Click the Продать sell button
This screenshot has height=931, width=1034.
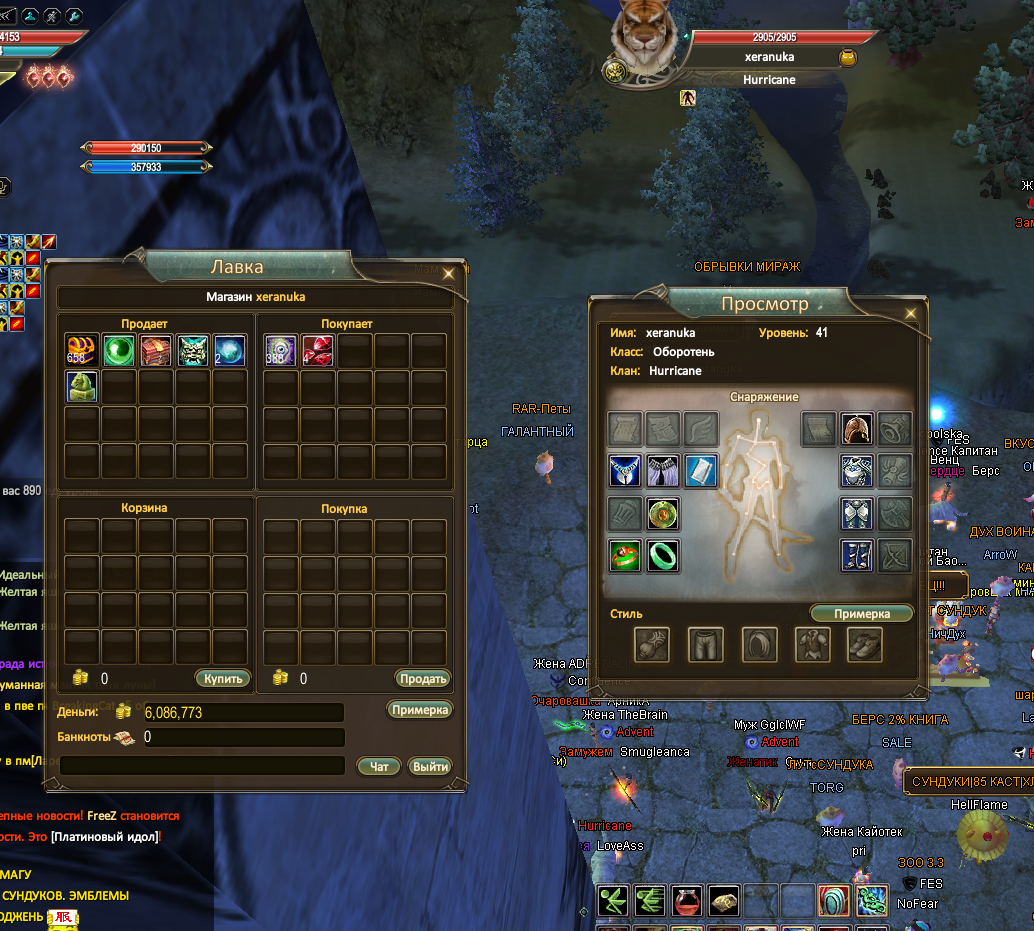tap(422, 678)
